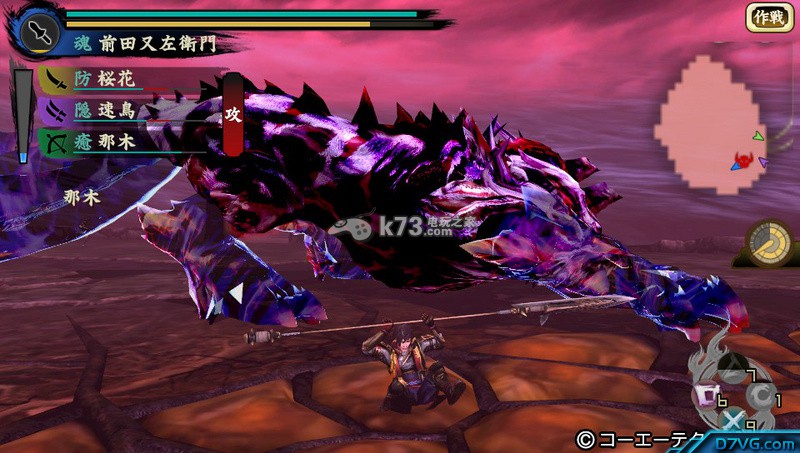Screen dimensions: 800x453
Task: Click the red 攻 tag
Action: pyautogui.click(x=233, y=114)
